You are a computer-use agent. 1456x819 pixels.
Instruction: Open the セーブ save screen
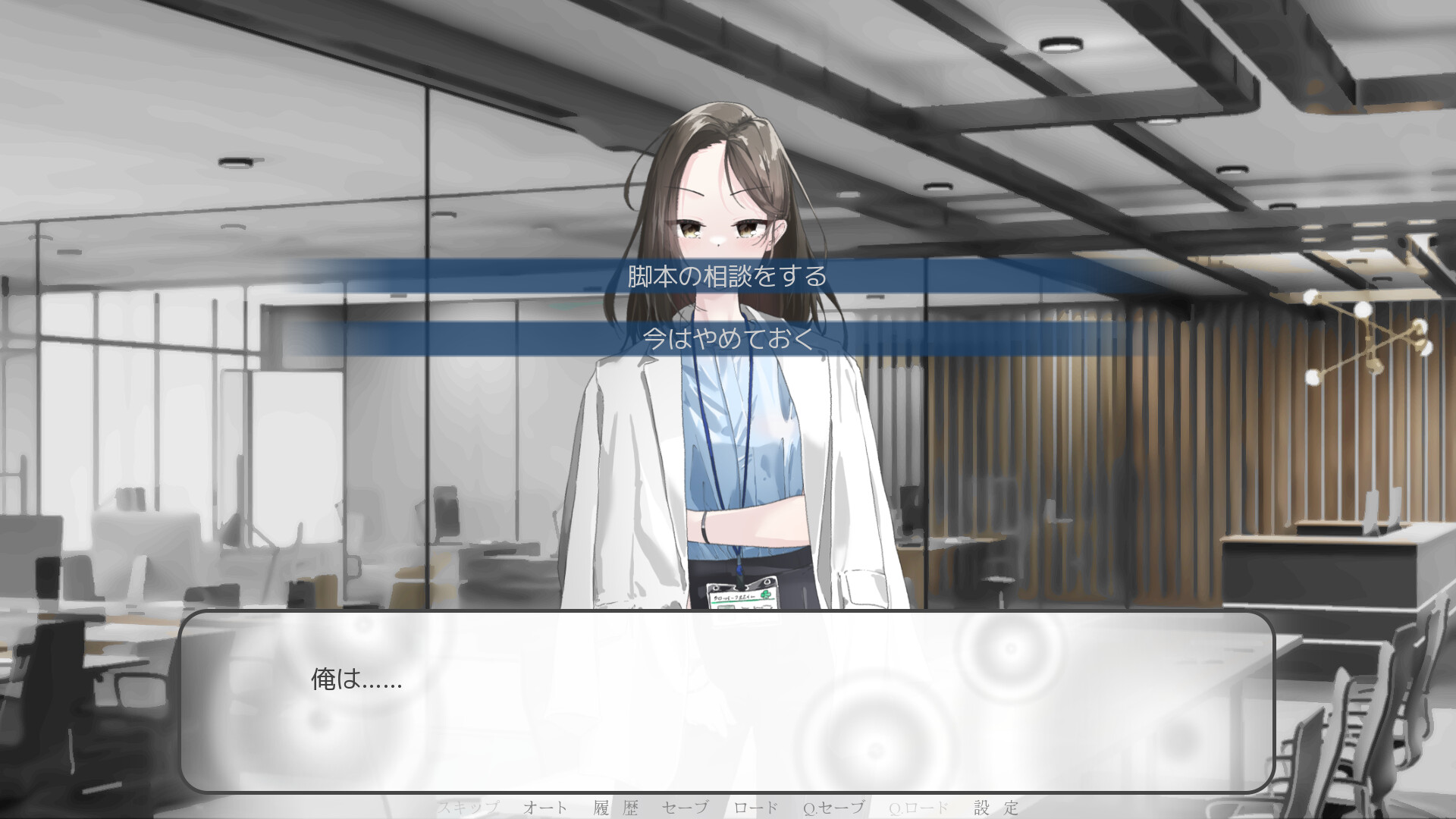[x=686, y=808]
